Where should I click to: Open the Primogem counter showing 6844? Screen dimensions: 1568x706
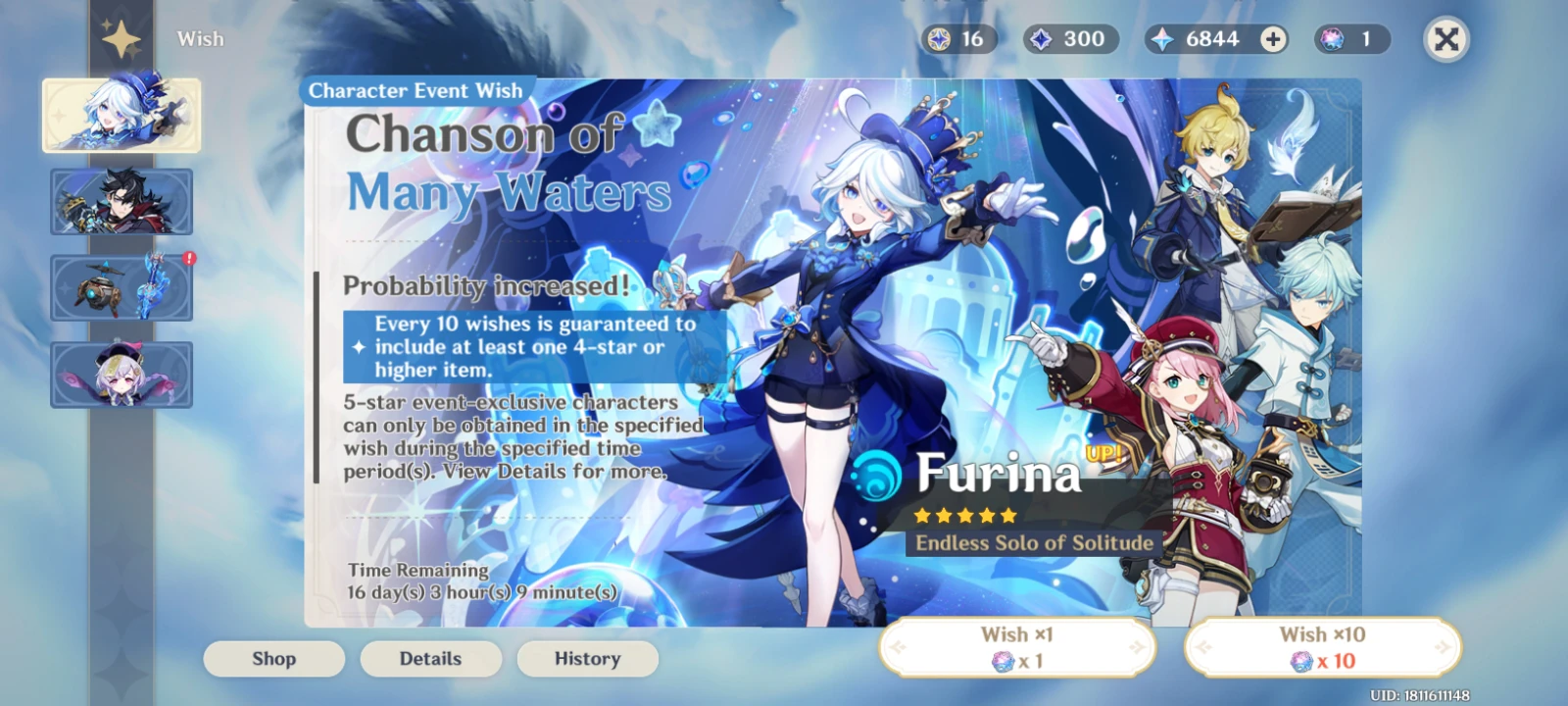pos(1200,39)
